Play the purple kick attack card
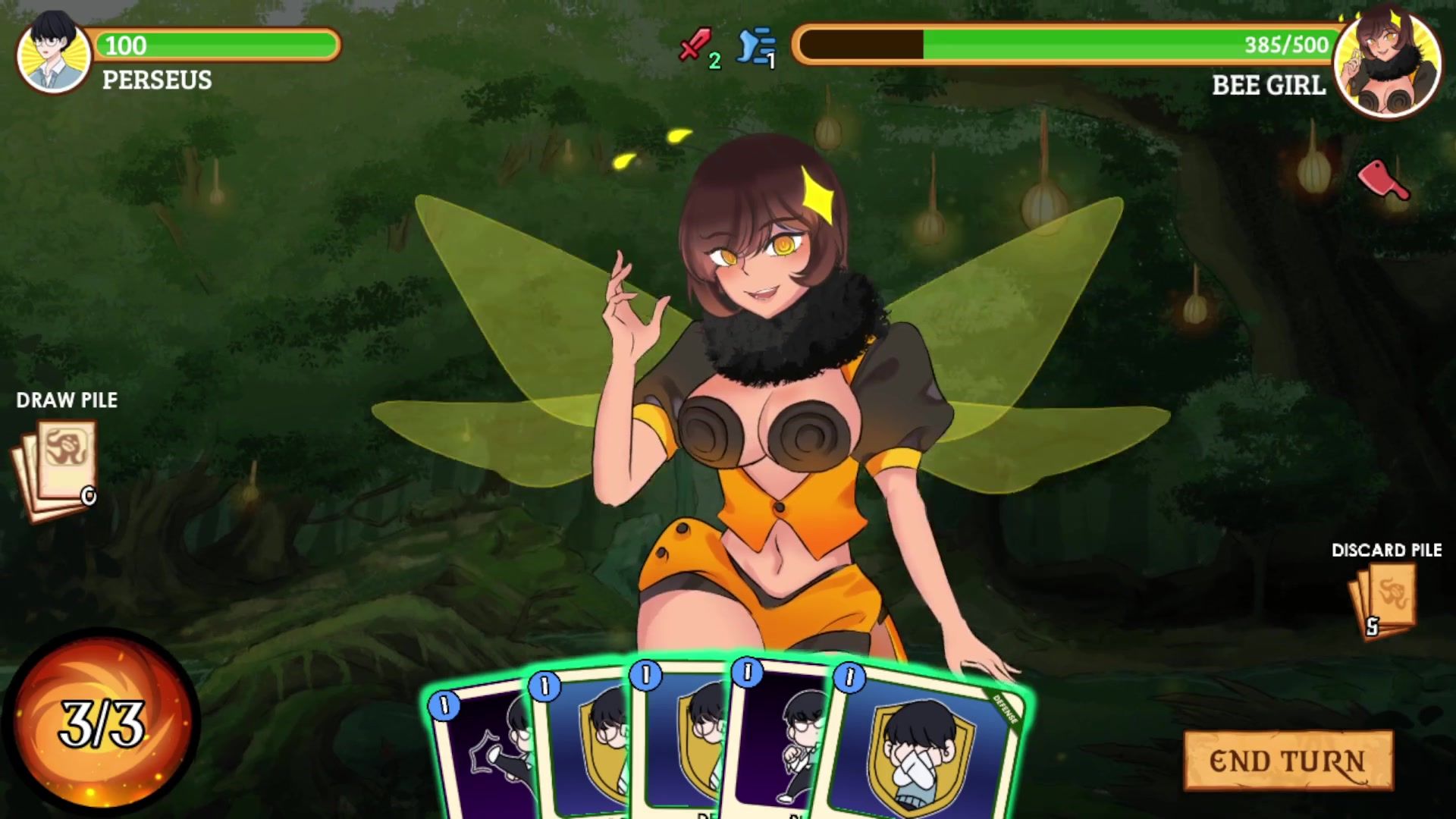The width and height of the screenshot is (1456, 819). coord(479,751)
